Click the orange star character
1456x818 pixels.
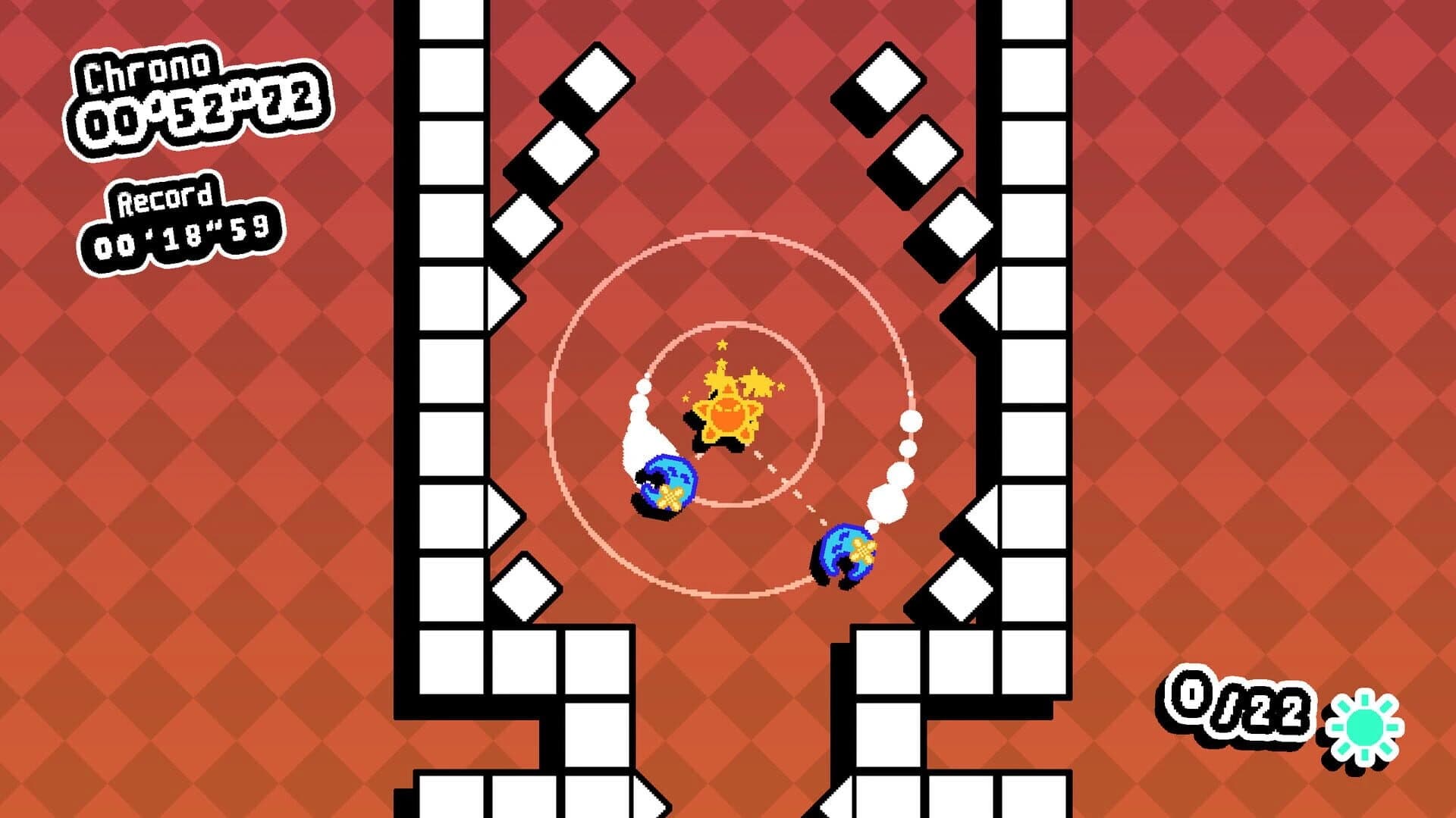[728, 417]
